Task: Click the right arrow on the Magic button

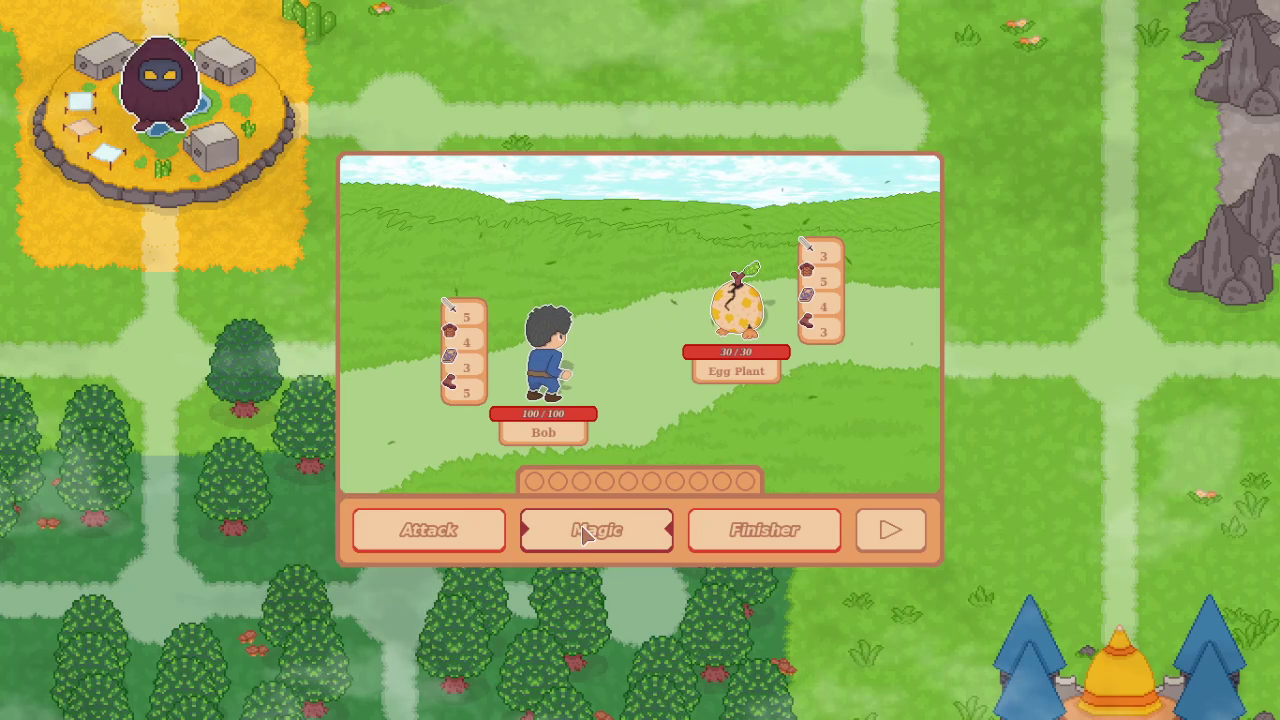Action: click(x=668, y=531)
